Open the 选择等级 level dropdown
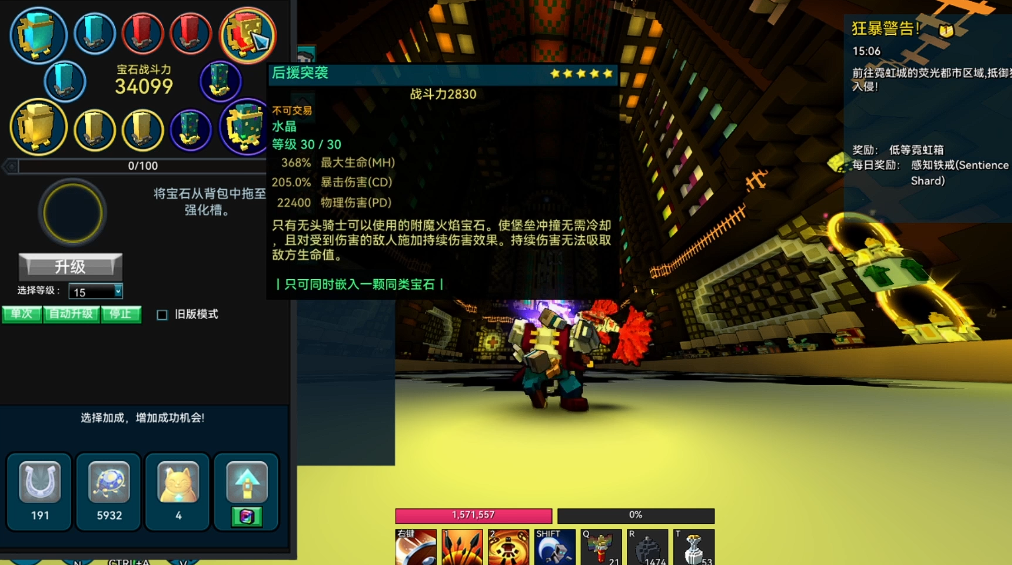1012x565 pixels. click(96, 291)
